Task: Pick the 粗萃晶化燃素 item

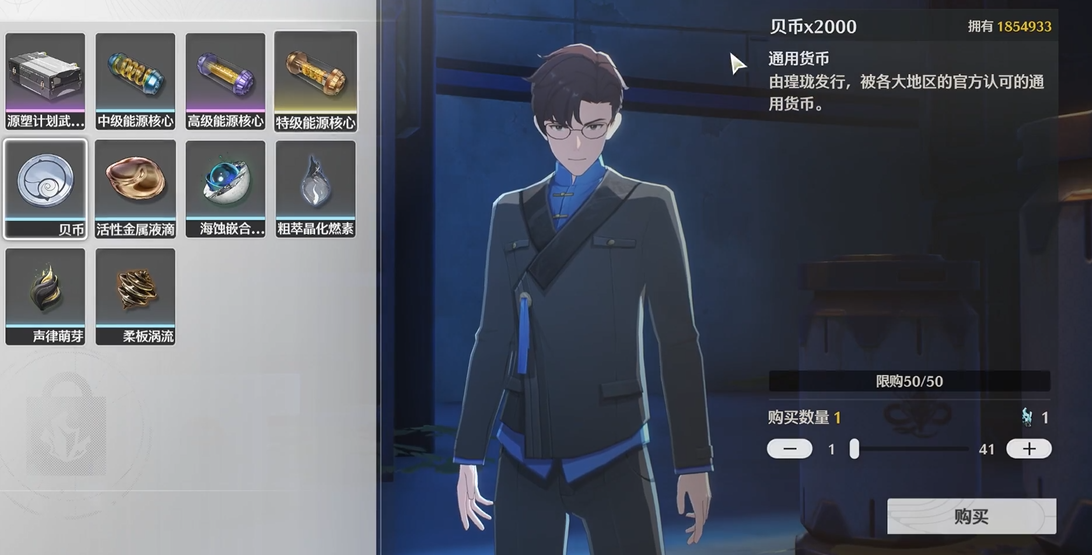Action: (x=315, y=189)
